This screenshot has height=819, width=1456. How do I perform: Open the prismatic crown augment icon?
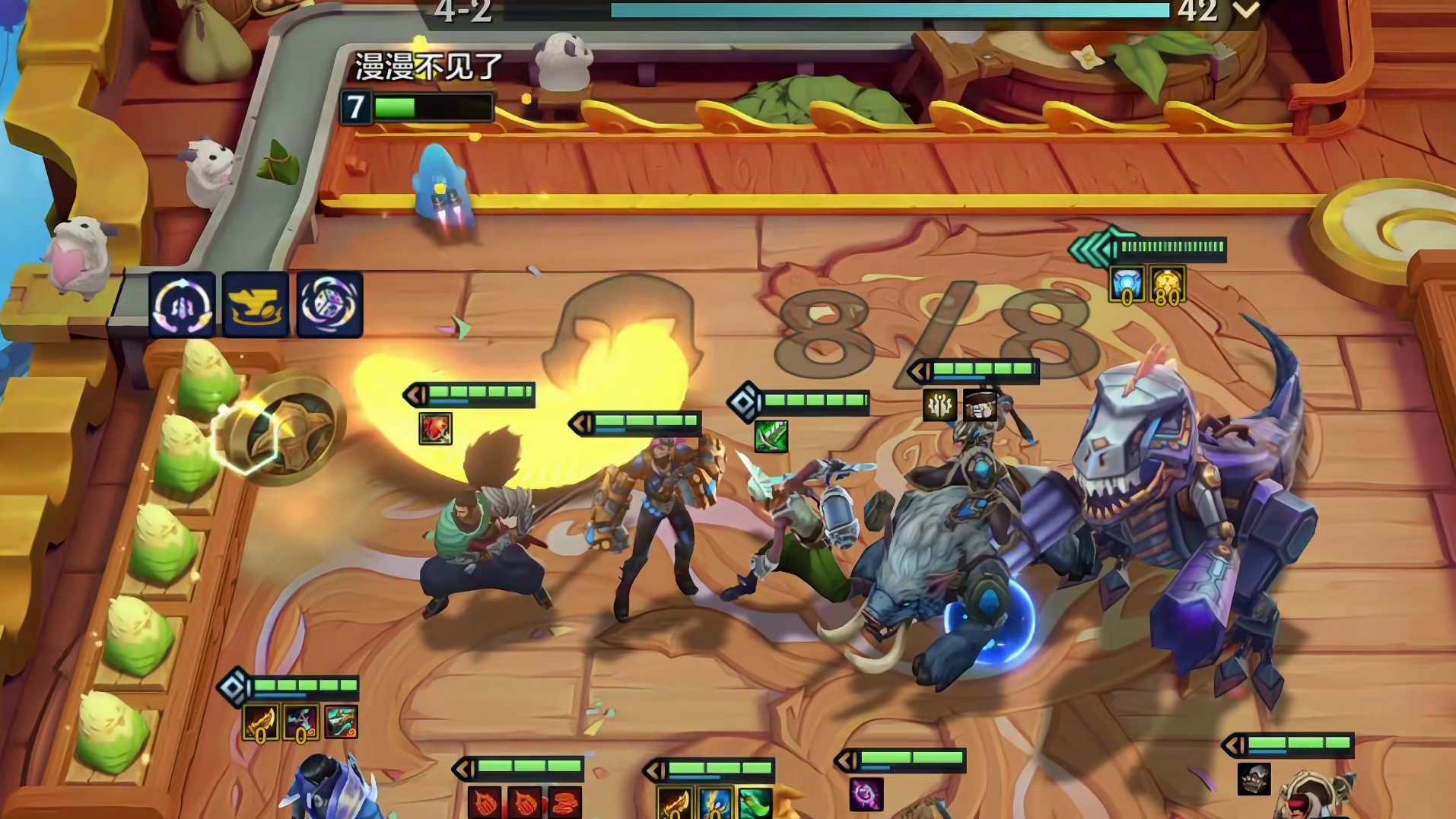coord(182,305)
